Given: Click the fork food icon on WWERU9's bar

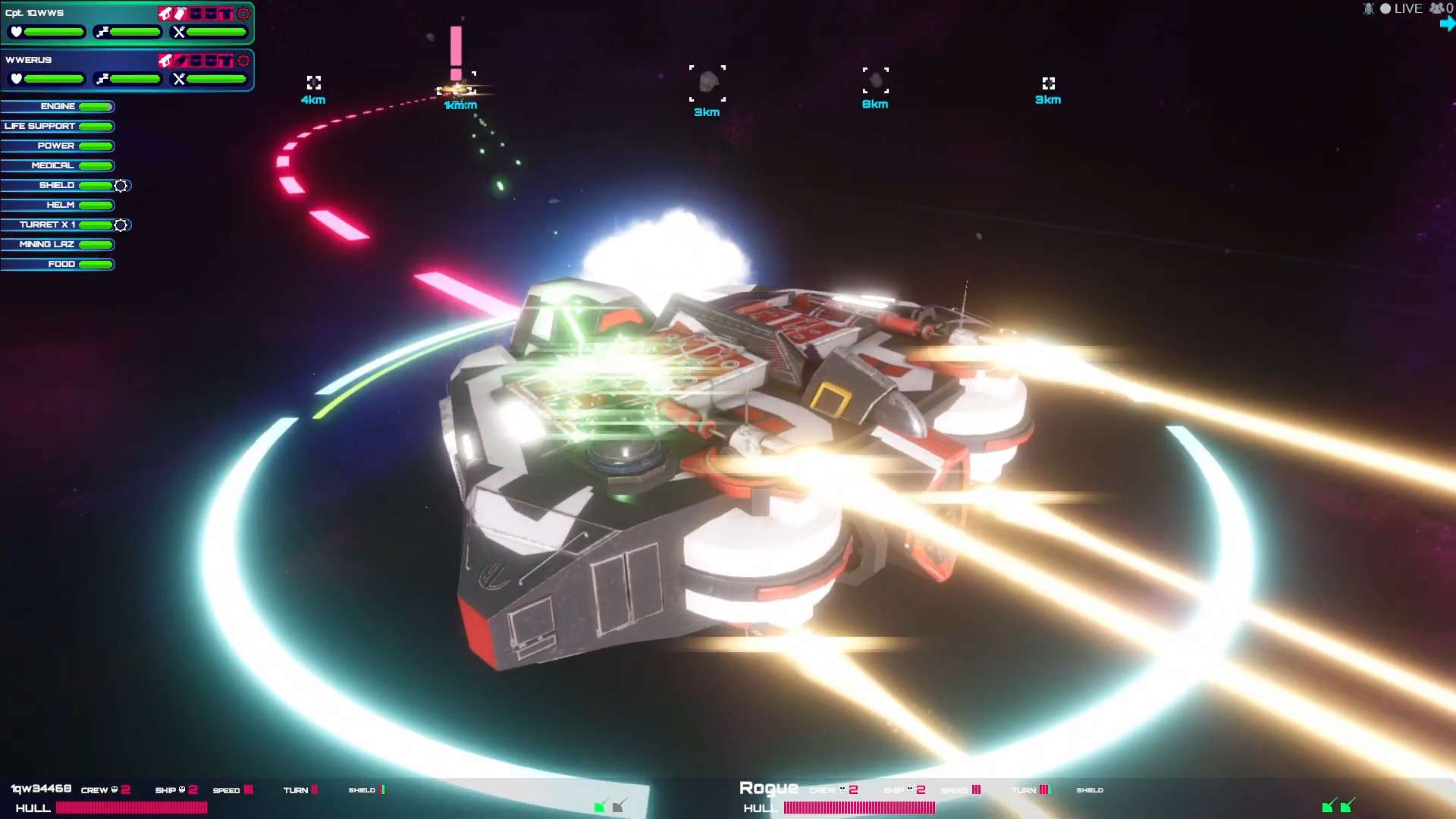Looking at the screenshot, I should [x=179, y=78].
